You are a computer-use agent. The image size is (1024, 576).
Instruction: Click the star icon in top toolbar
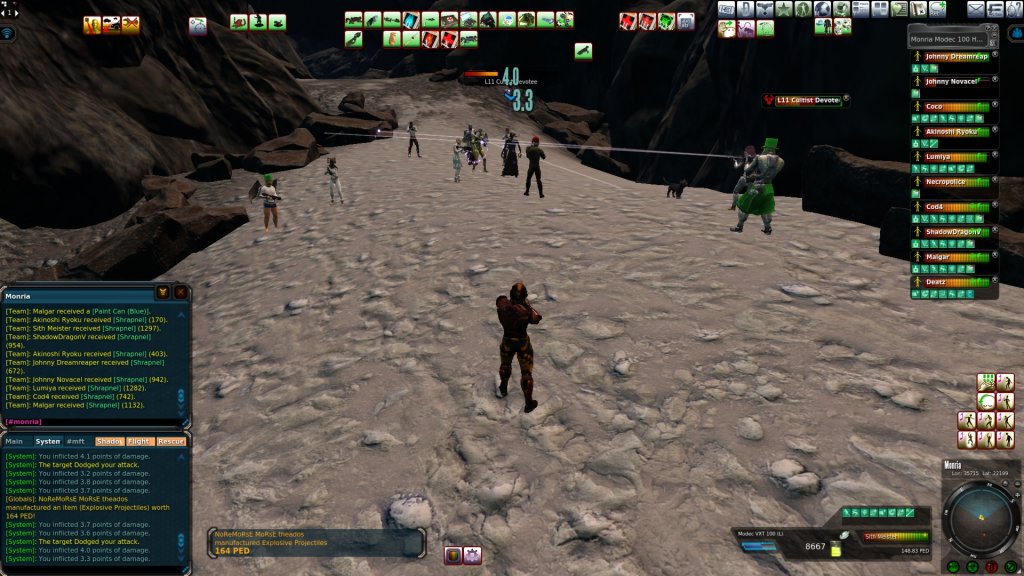[784, 9]
